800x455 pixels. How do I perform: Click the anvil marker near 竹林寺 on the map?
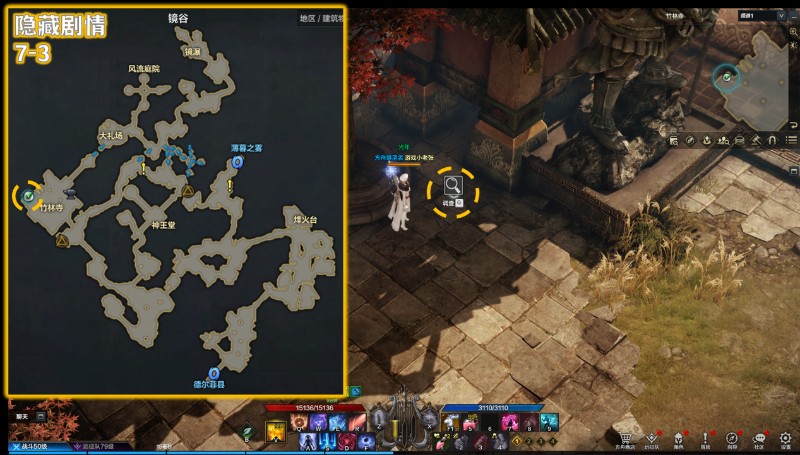coord(69,192)
